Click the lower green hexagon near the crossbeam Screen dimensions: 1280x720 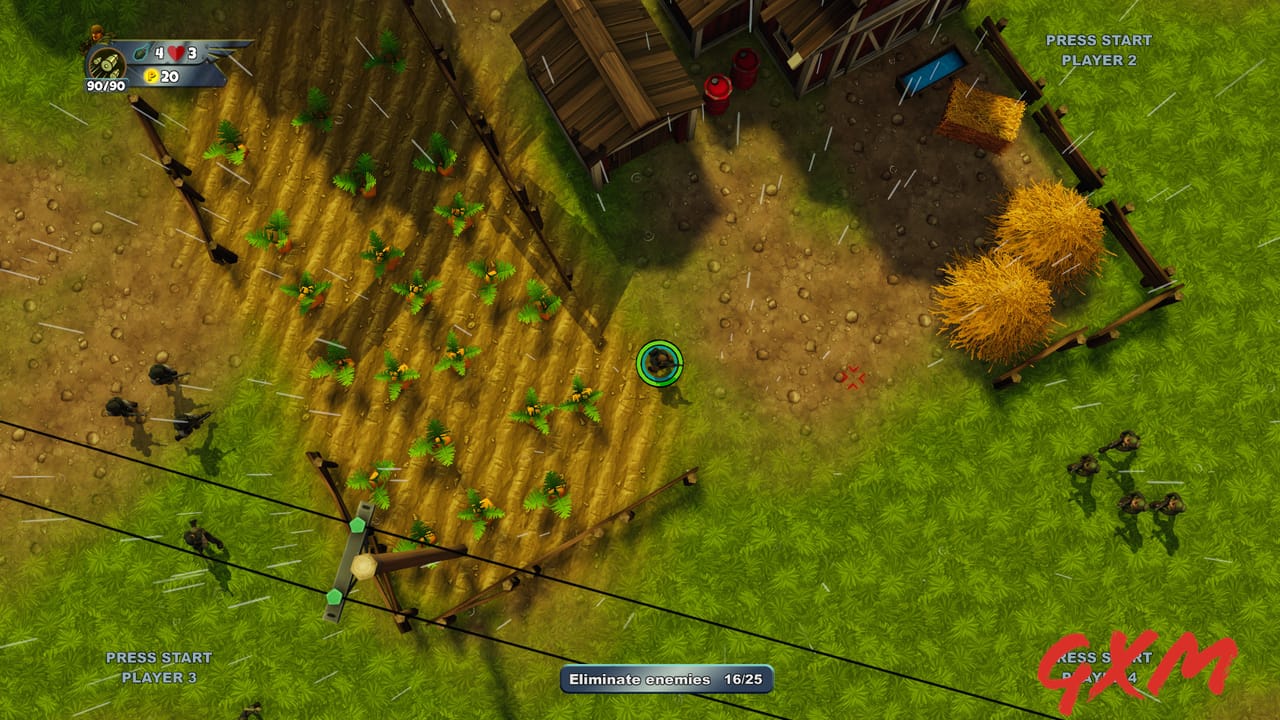[333, 595]
